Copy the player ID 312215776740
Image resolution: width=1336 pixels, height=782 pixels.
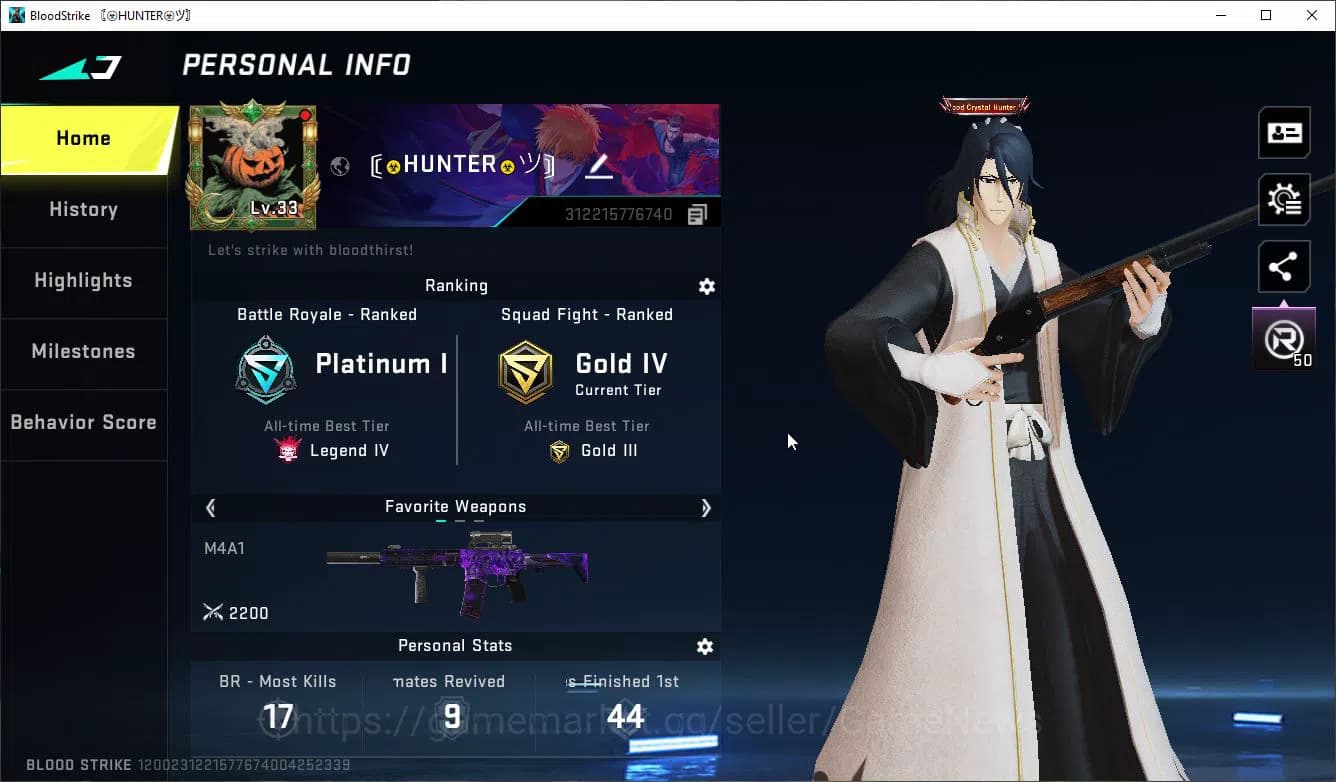coord(697,213)
